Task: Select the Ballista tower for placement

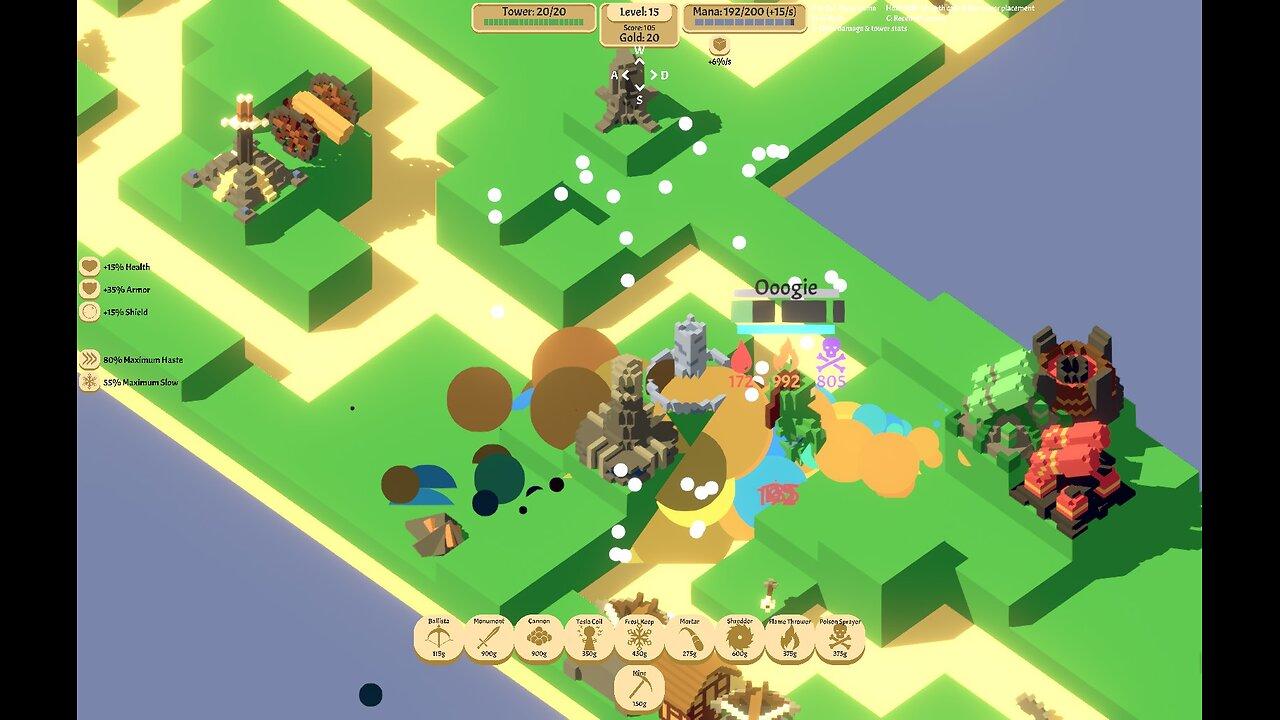Action: tap(441, 635)
